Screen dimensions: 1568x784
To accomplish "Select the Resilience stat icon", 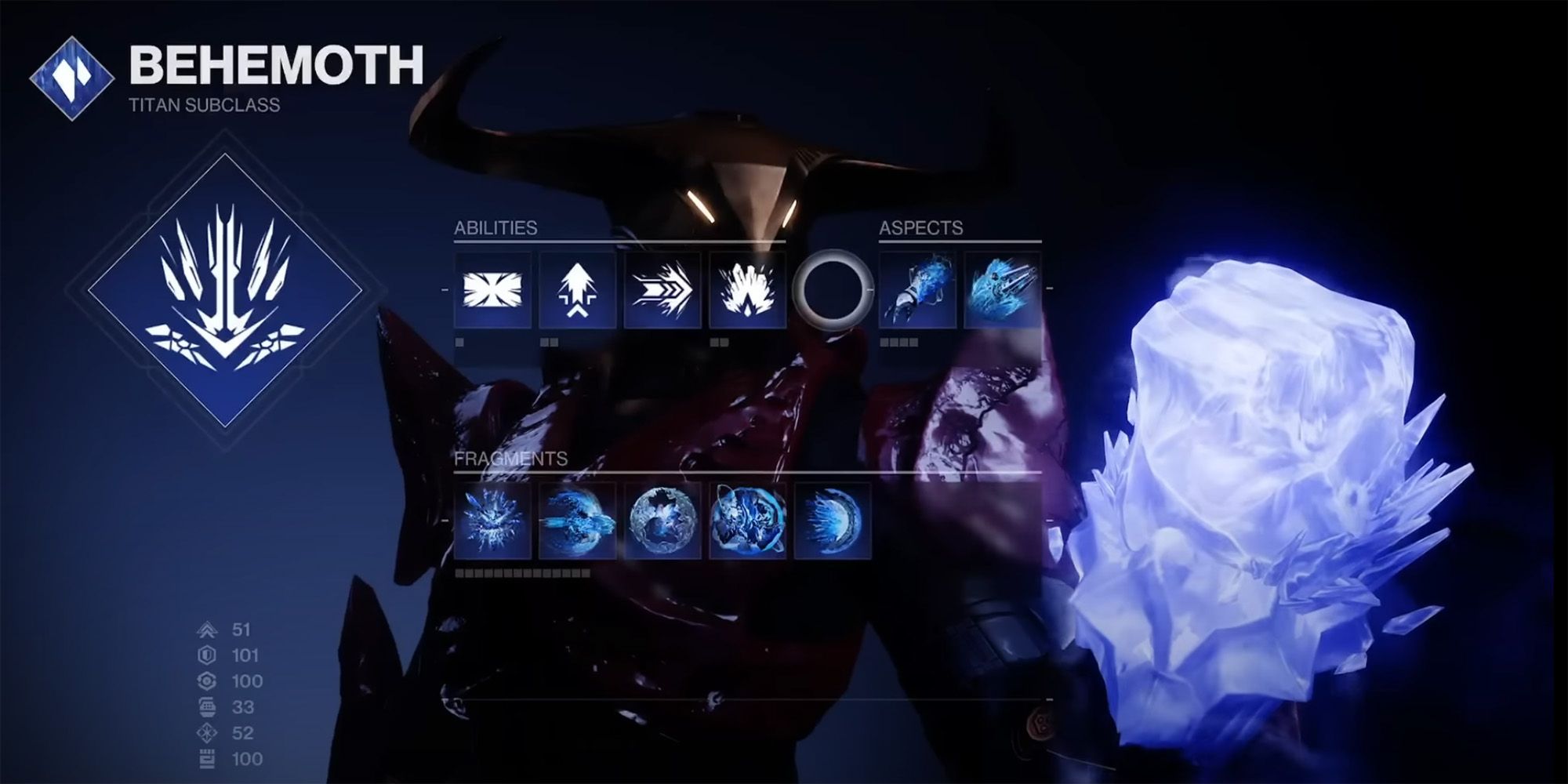I will [x=207, y=655].
